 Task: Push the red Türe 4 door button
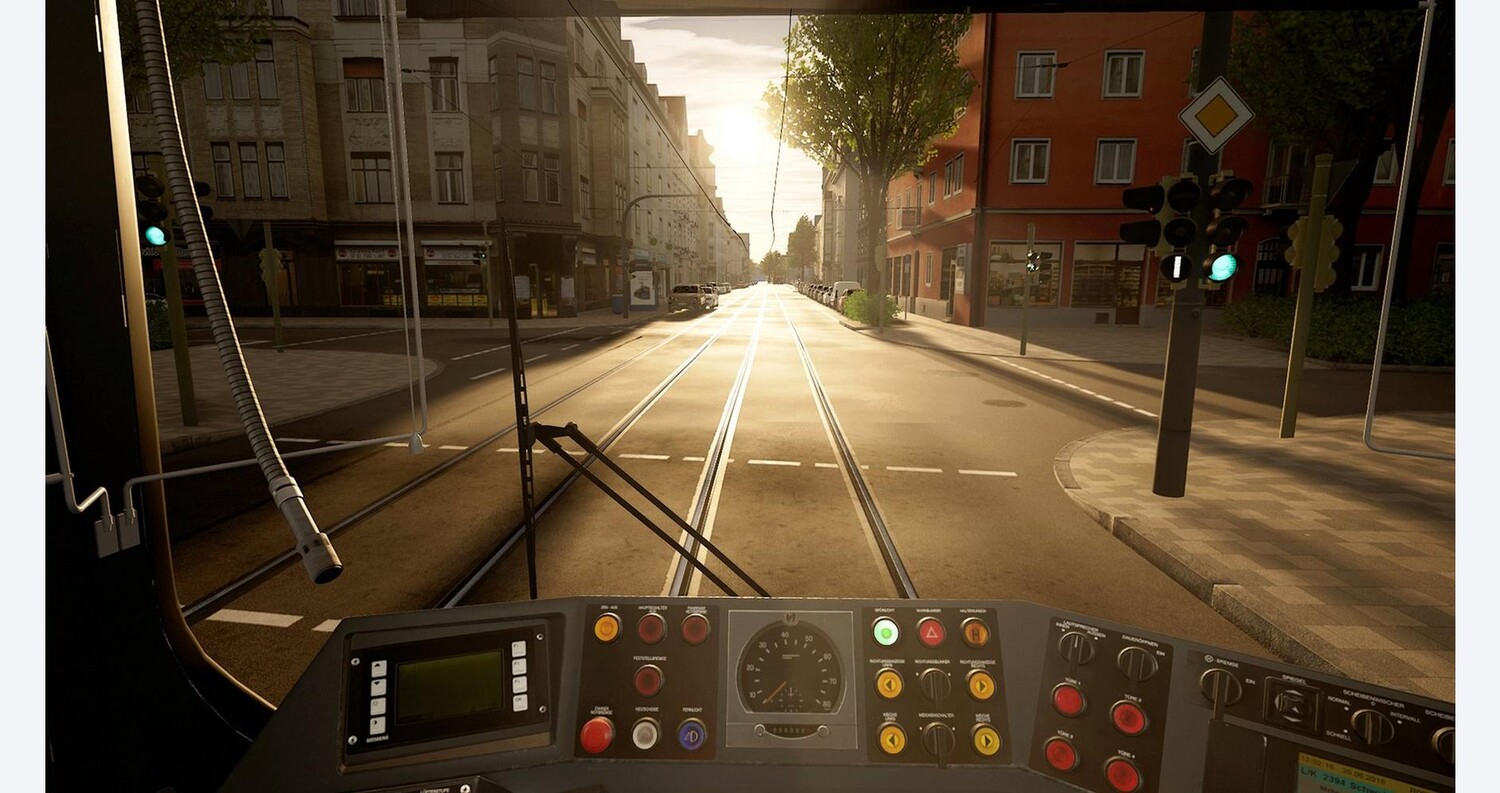point(1122,775)
